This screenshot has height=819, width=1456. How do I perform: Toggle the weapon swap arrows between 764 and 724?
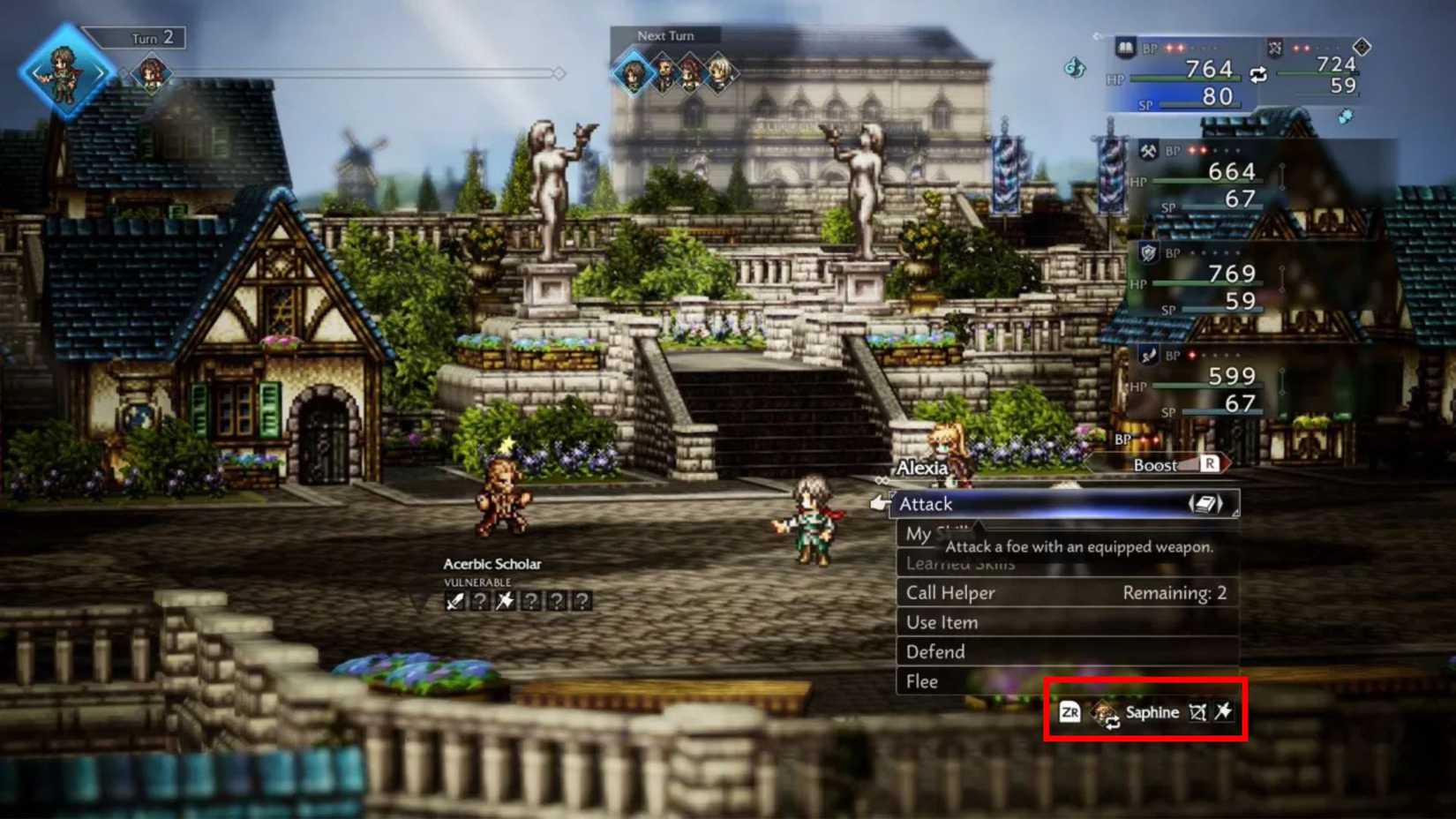pyautogui.click(x=1257, y=74)
